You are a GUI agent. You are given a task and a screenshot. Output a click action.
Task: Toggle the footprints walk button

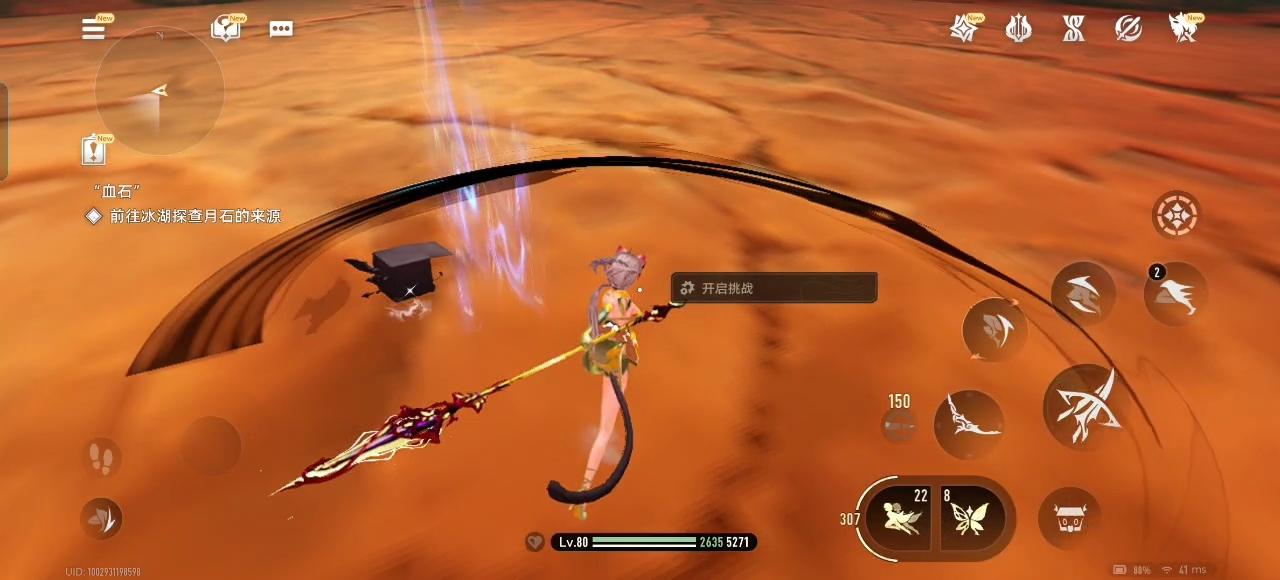point(101,458)
